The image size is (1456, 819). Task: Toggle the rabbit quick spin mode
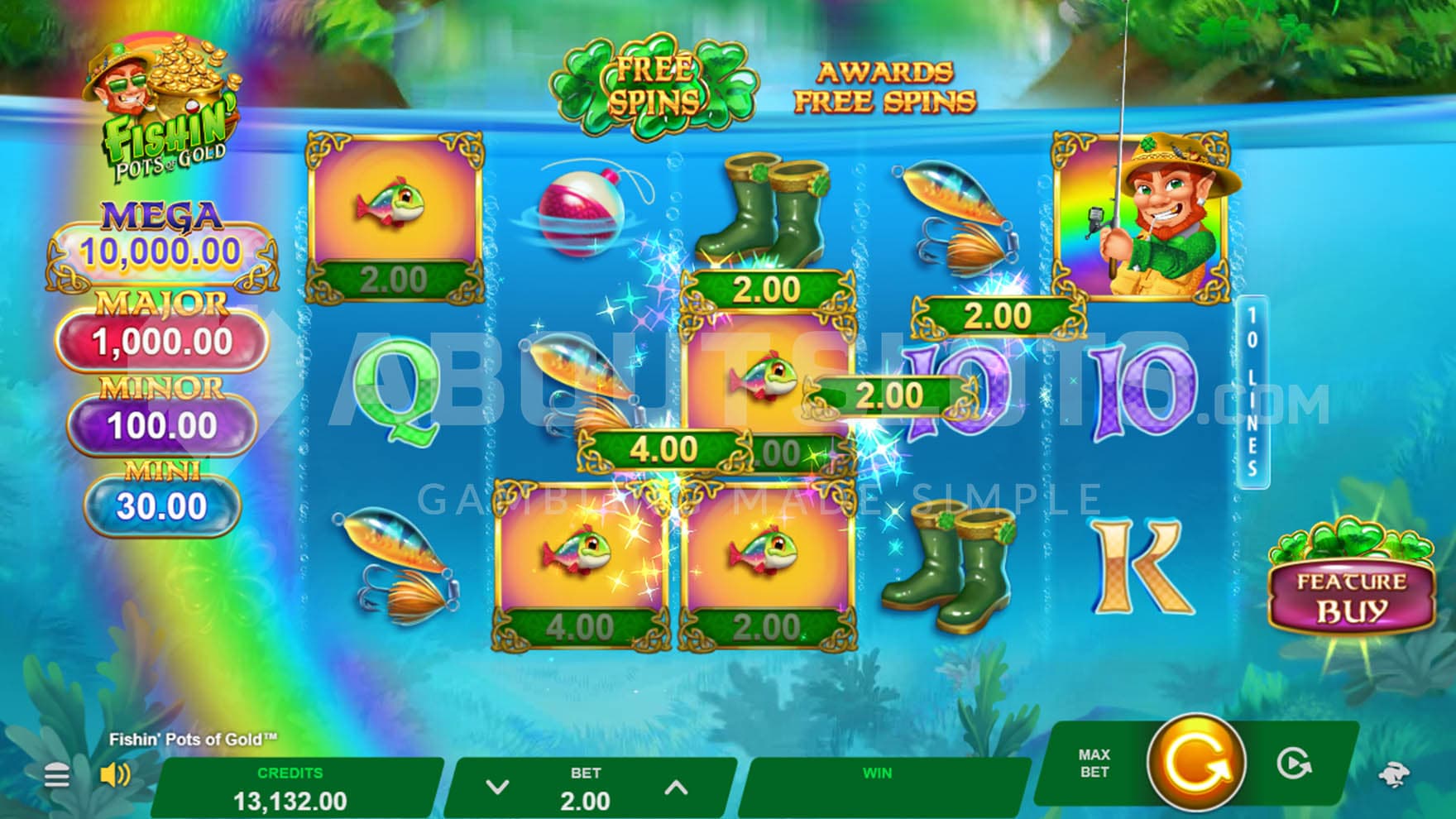point(1393,775)
